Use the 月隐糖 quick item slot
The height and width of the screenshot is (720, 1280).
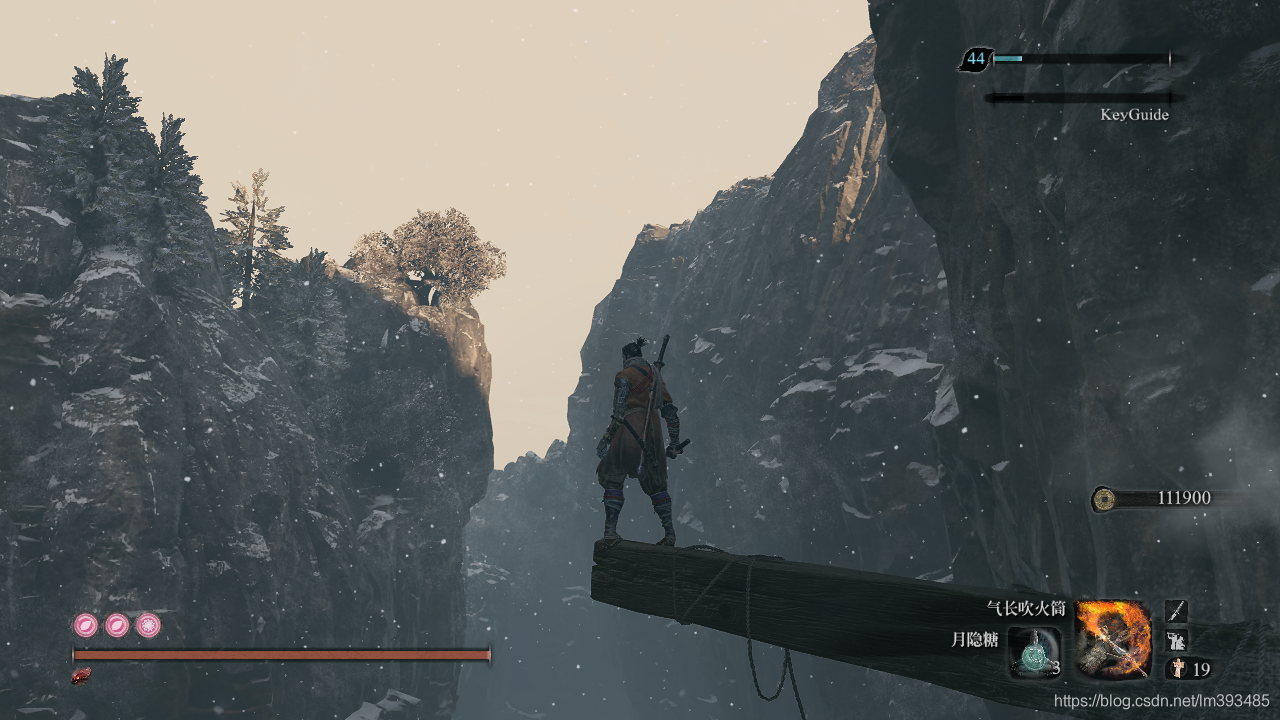1034,652
